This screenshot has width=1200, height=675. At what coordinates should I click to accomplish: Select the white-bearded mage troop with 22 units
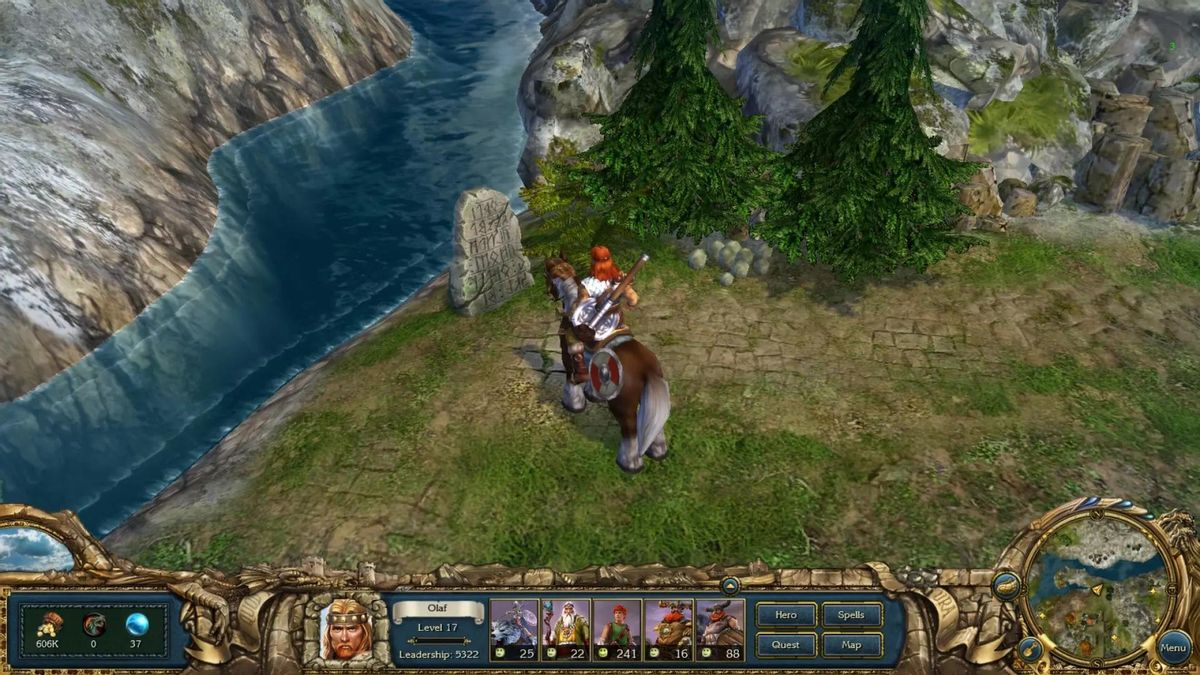click(x=565, y=629)
